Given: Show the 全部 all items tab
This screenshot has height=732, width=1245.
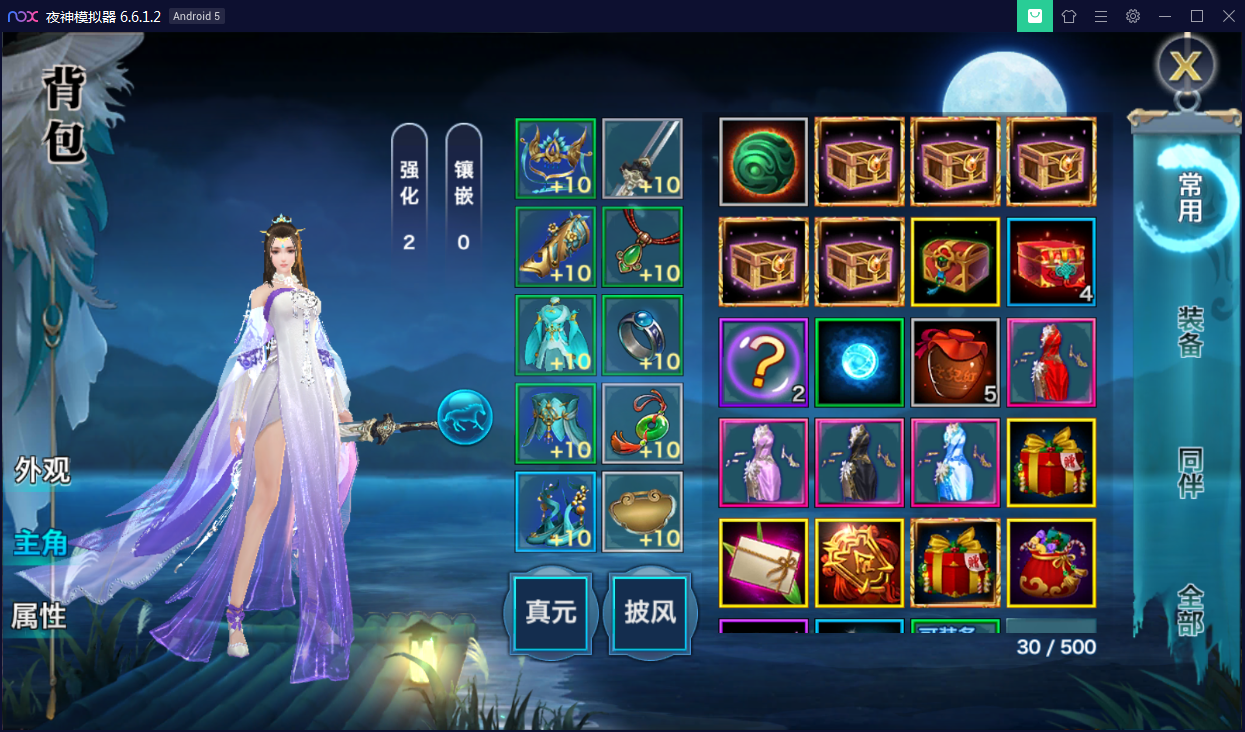Looking at the screenshot, I should pyautogui.click(x=1190, y=610).
